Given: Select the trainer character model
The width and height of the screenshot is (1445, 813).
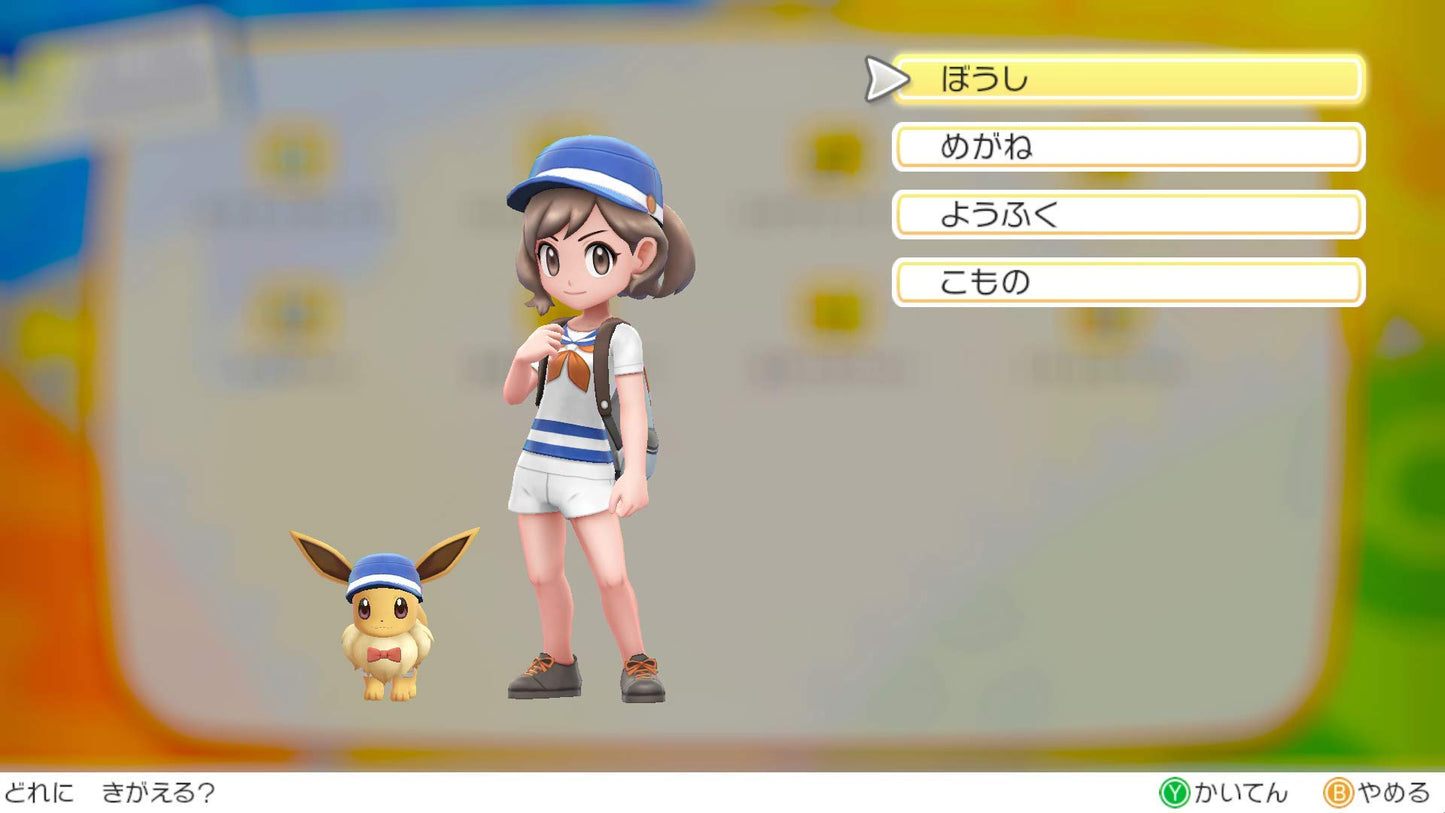Looking at the screenshot, I should tap(580, 420).
